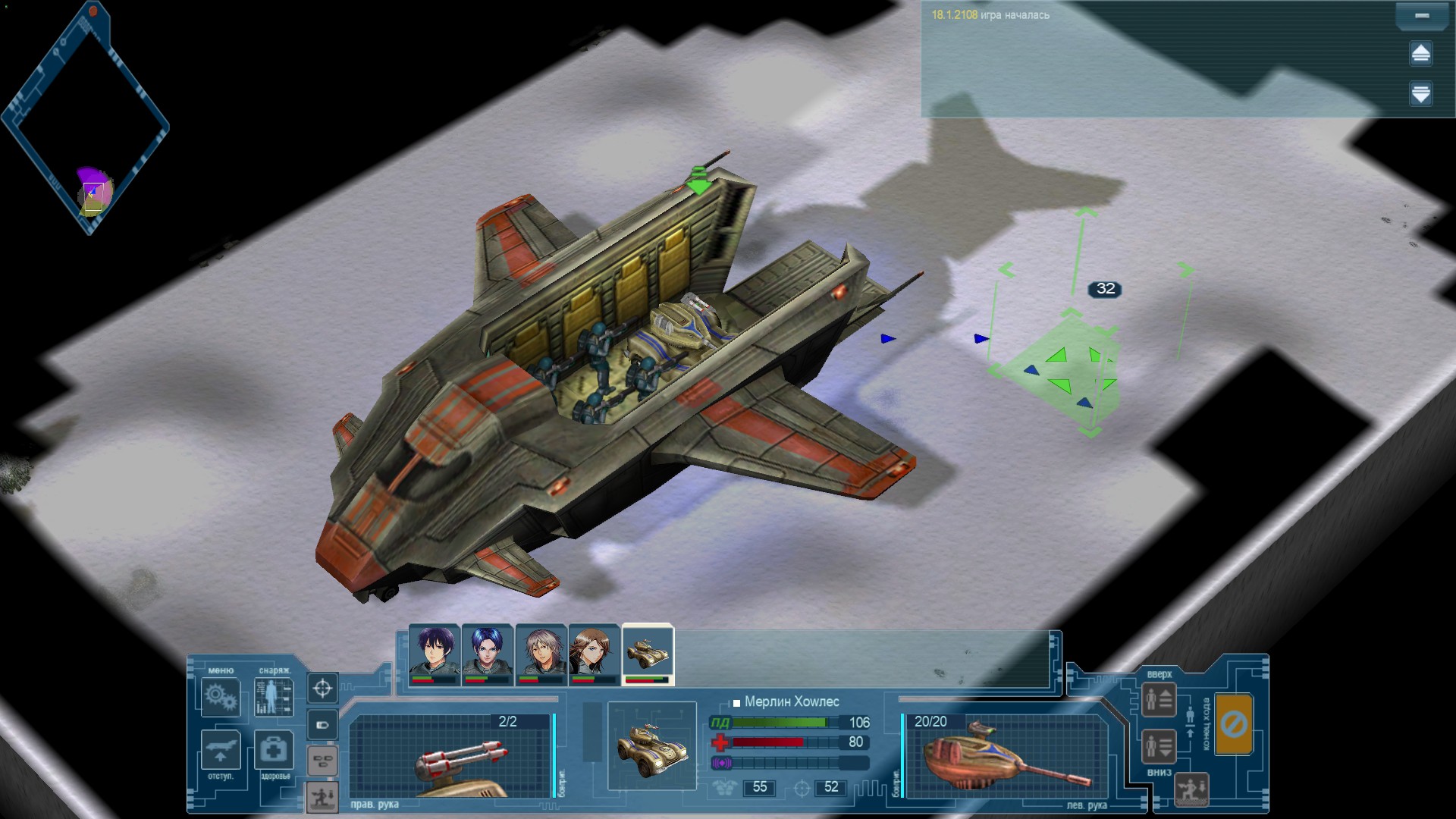
Task: Open the game menu gears button
Action: [221, 697]
